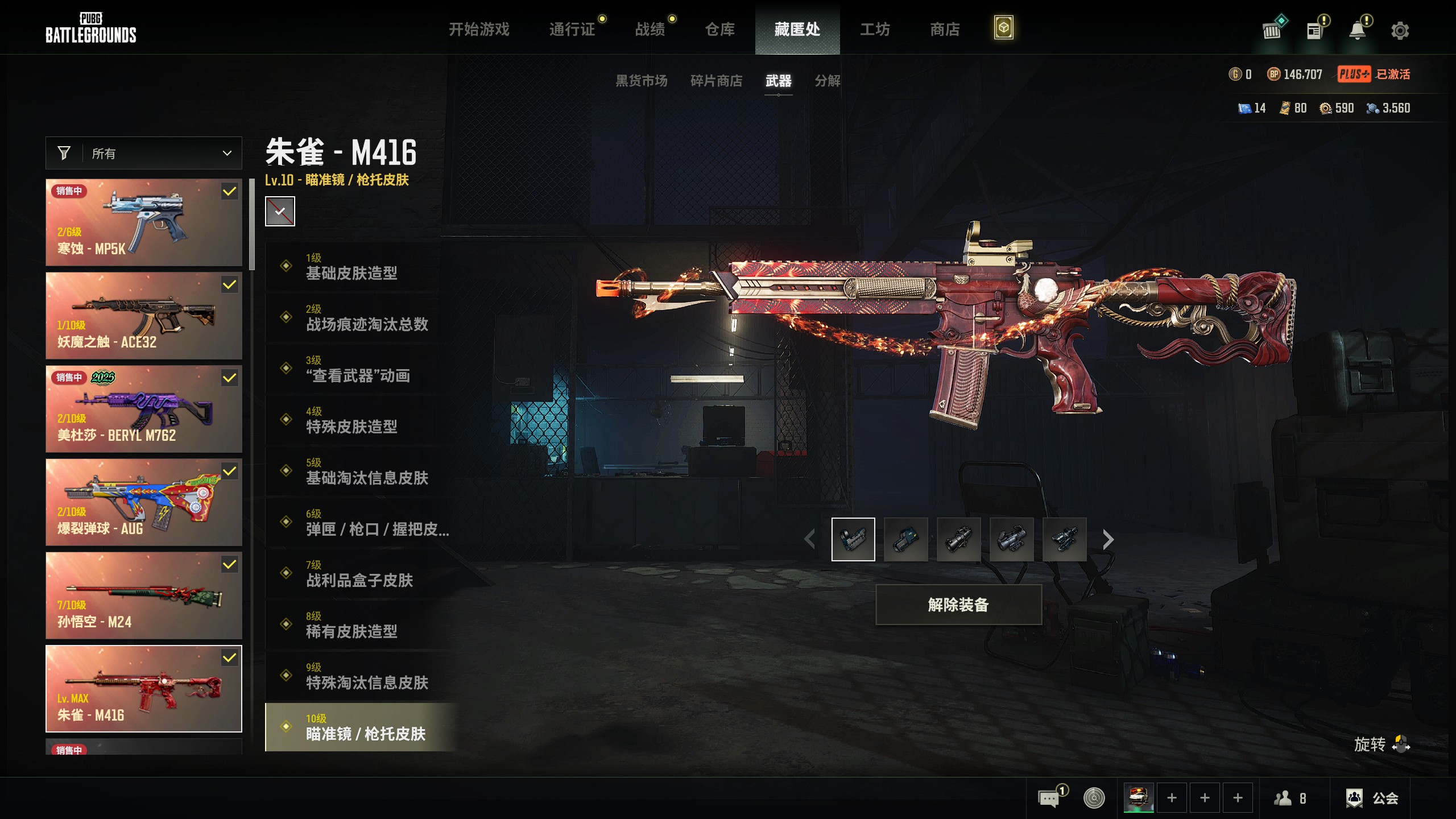Open the 开始游戏 tab
The image size is (1456, 819).
tap(479, 29)
